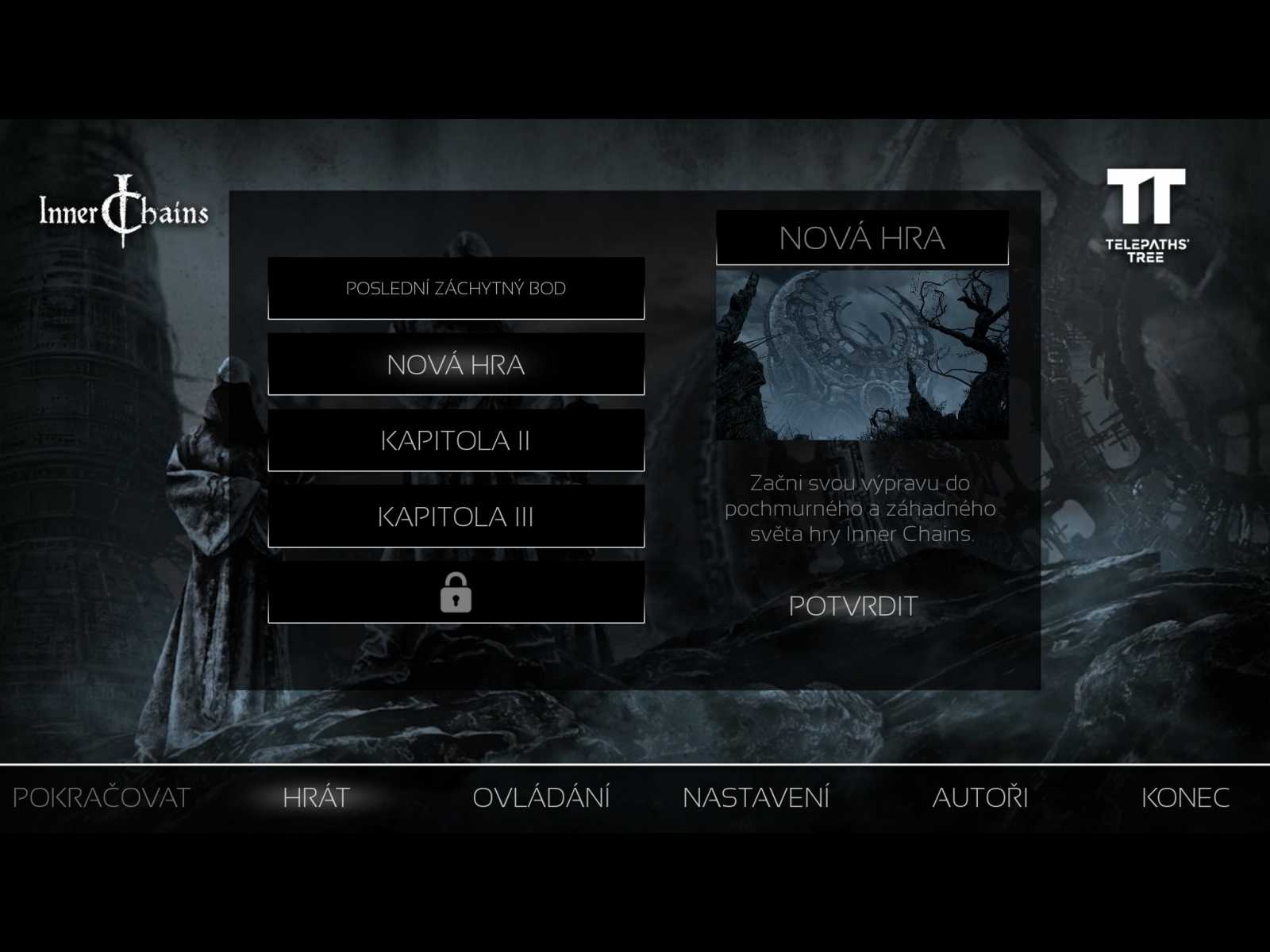
Task: Start a game with NOVÁ HRA
Action: click(457, 366)
